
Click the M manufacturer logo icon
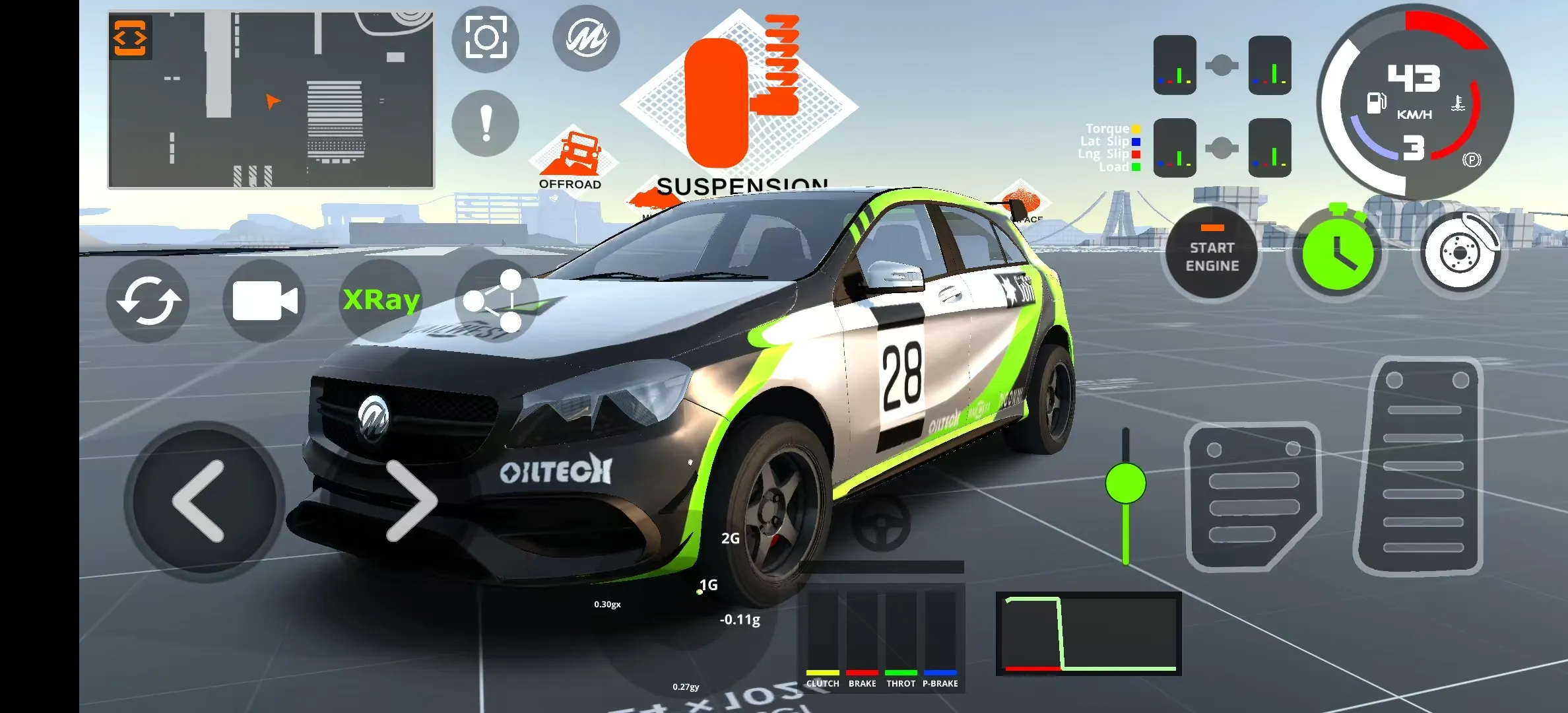[586, 38]
